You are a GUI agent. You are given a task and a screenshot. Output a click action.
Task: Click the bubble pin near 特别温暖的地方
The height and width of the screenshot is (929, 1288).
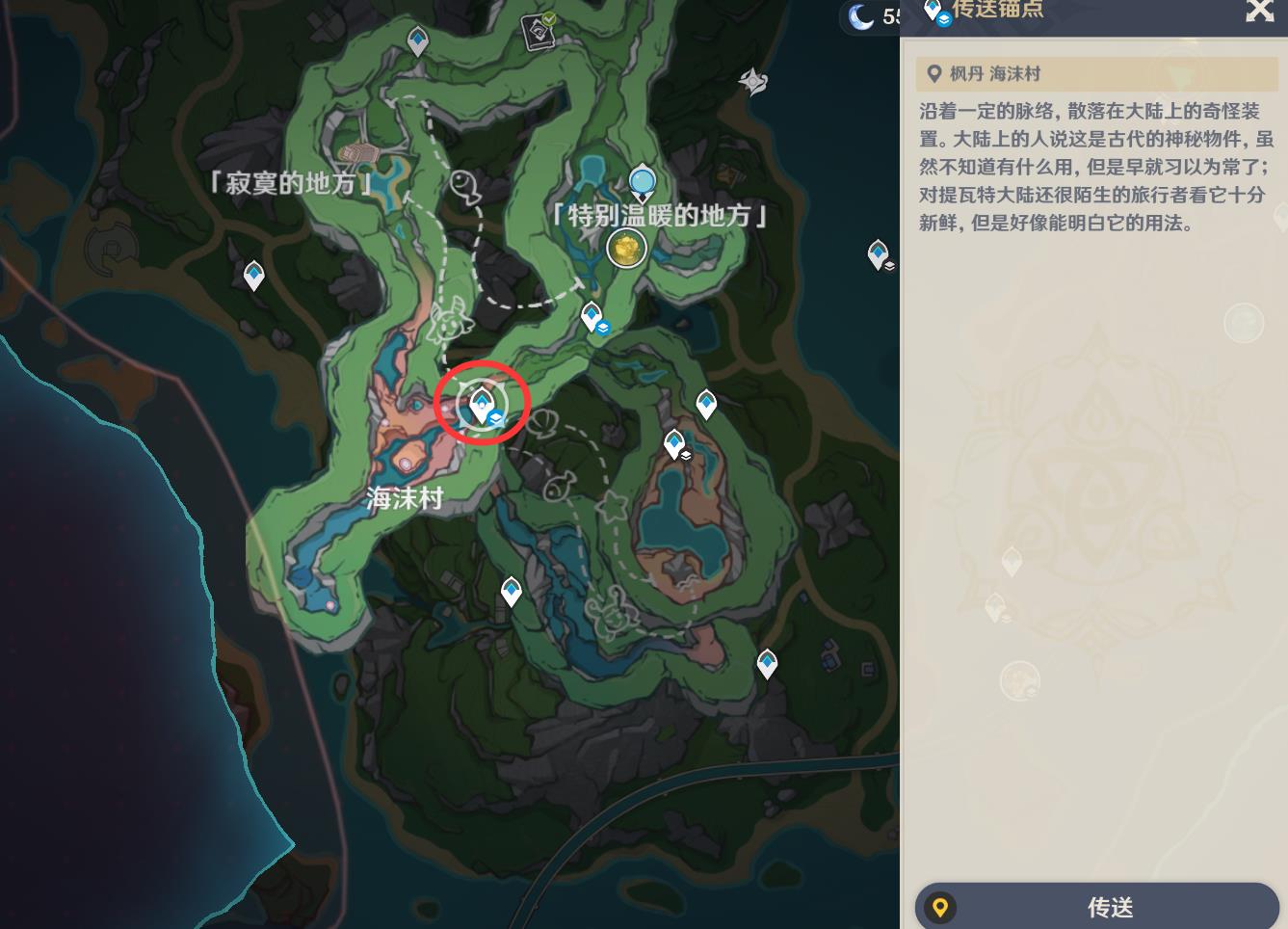click(x=641, y=179)
